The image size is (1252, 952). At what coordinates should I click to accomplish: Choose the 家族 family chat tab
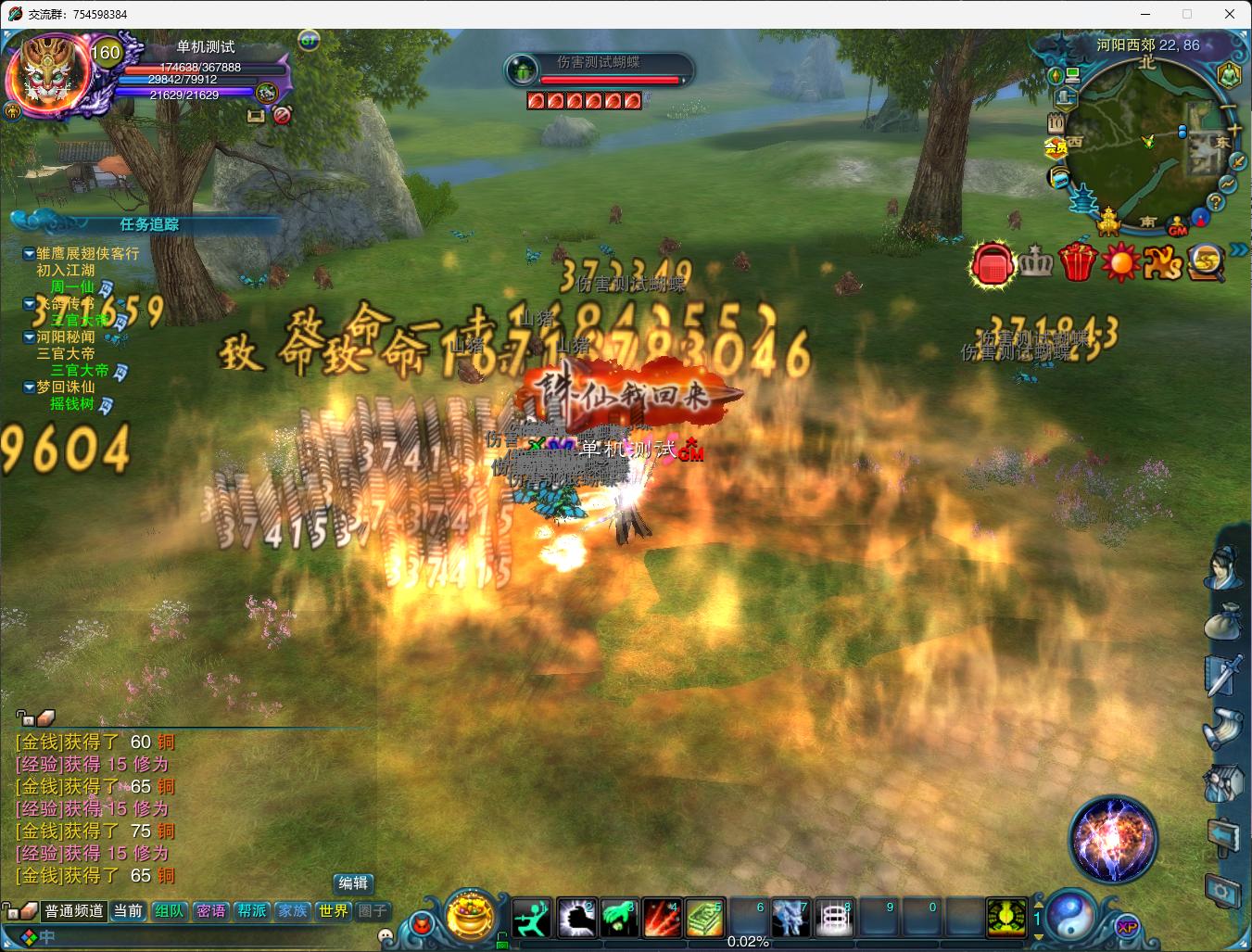[293, 911]
